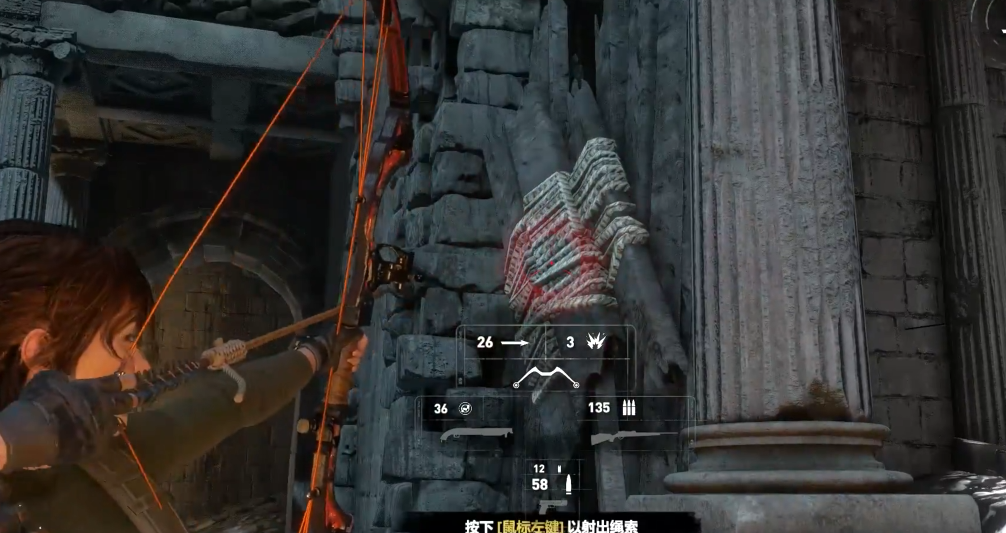Pick the standard arrow ammo icon
1006x533 pixels.
[x=514, y=342]
